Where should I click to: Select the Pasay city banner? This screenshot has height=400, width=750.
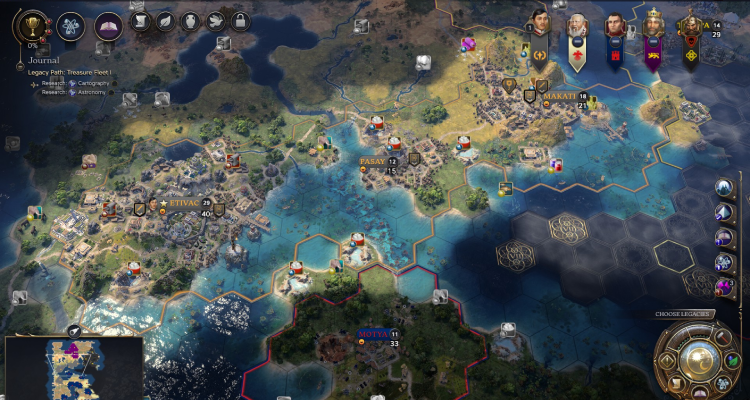click(x=372, y=161)
